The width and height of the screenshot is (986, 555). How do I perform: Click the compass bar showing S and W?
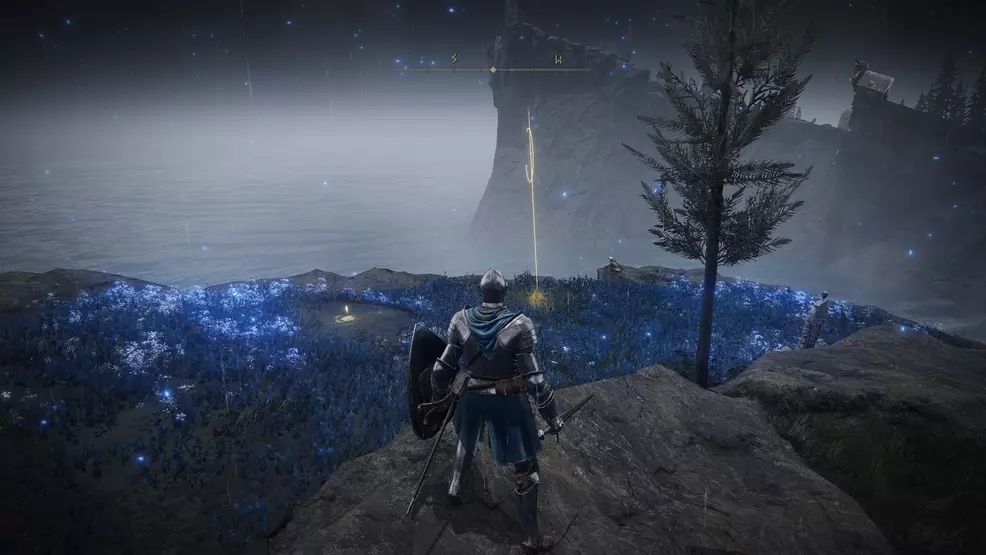(493, 68)
